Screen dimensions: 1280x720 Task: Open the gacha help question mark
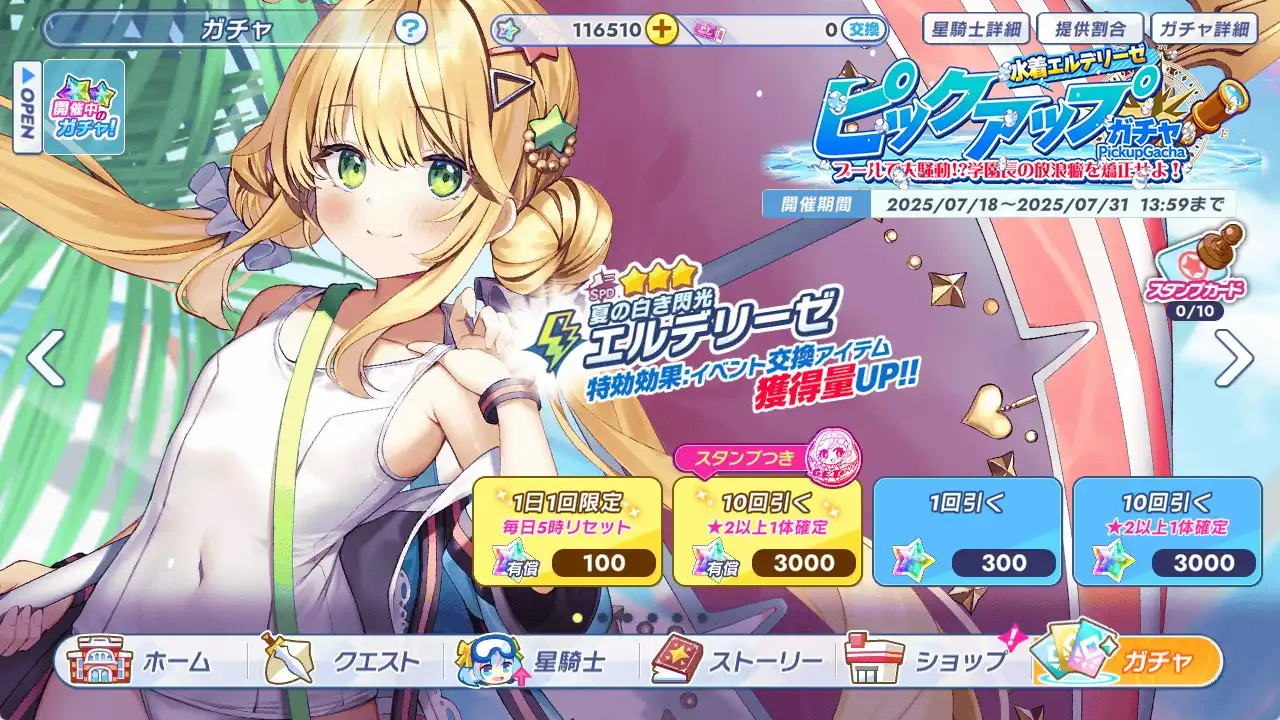tap(410, 29)
